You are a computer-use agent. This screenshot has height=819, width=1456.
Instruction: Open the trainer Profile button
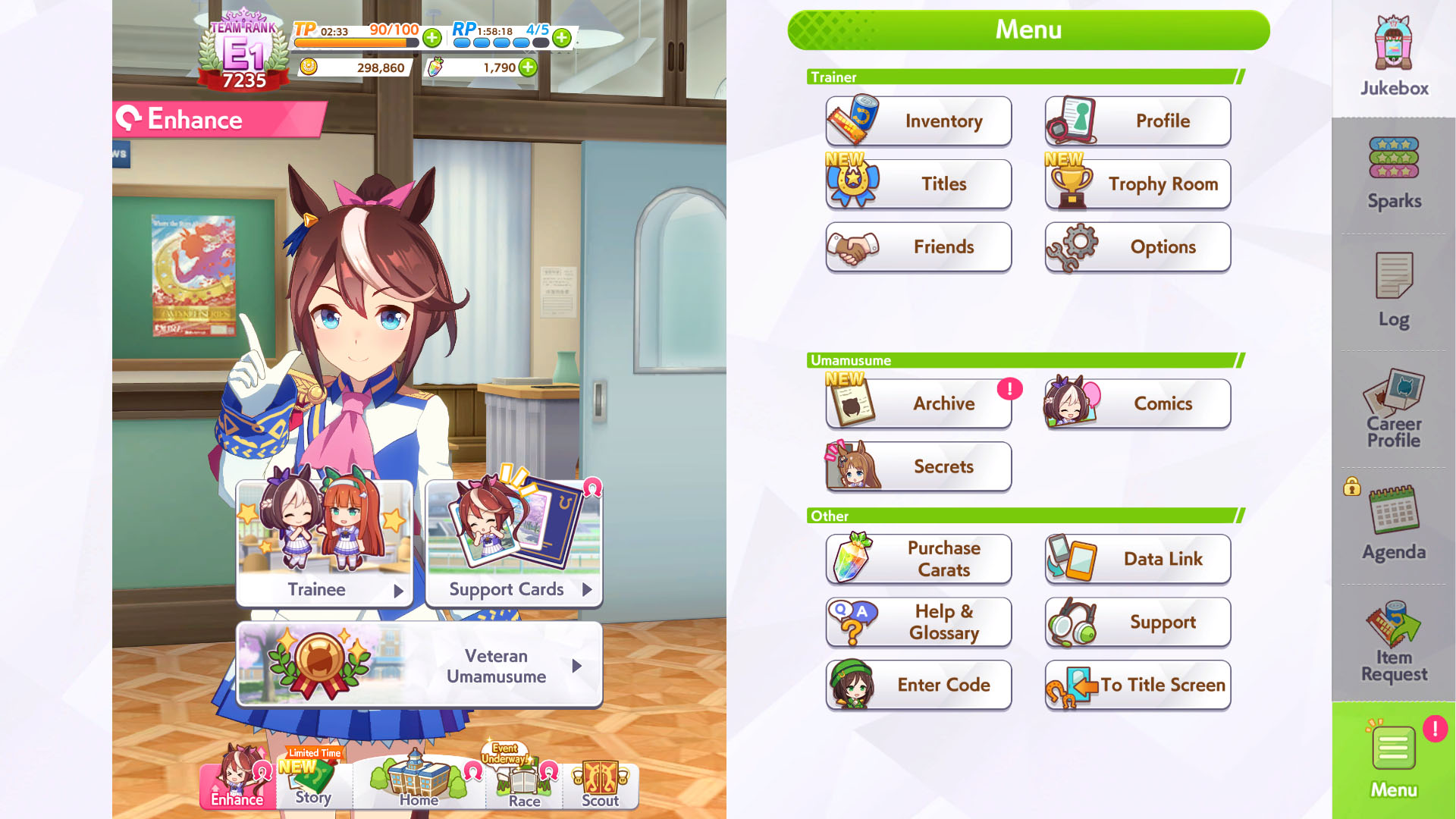tap(1137, 121)
